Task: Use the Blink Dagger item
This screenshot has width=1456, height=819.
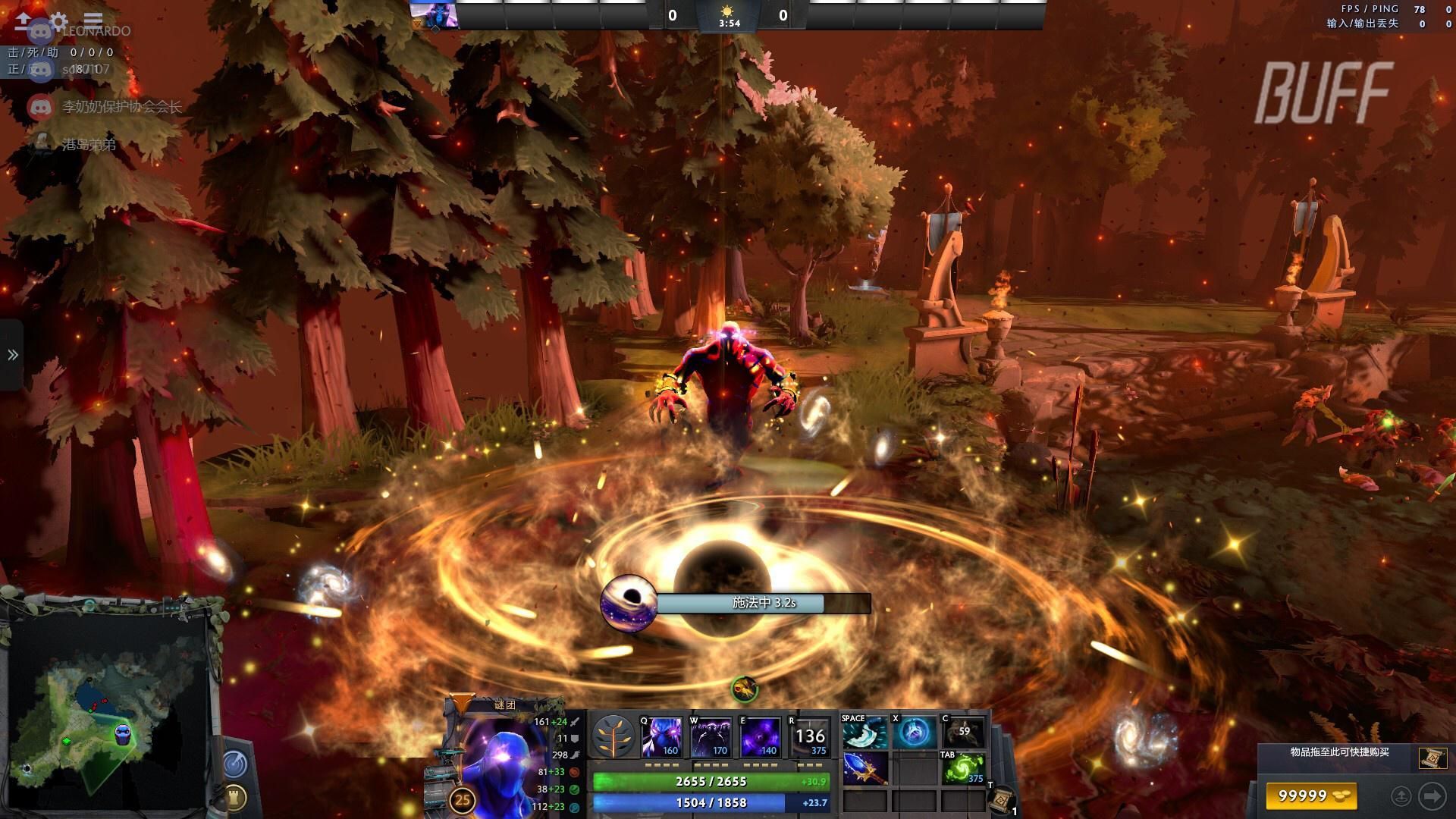Action: pos(864,733)
